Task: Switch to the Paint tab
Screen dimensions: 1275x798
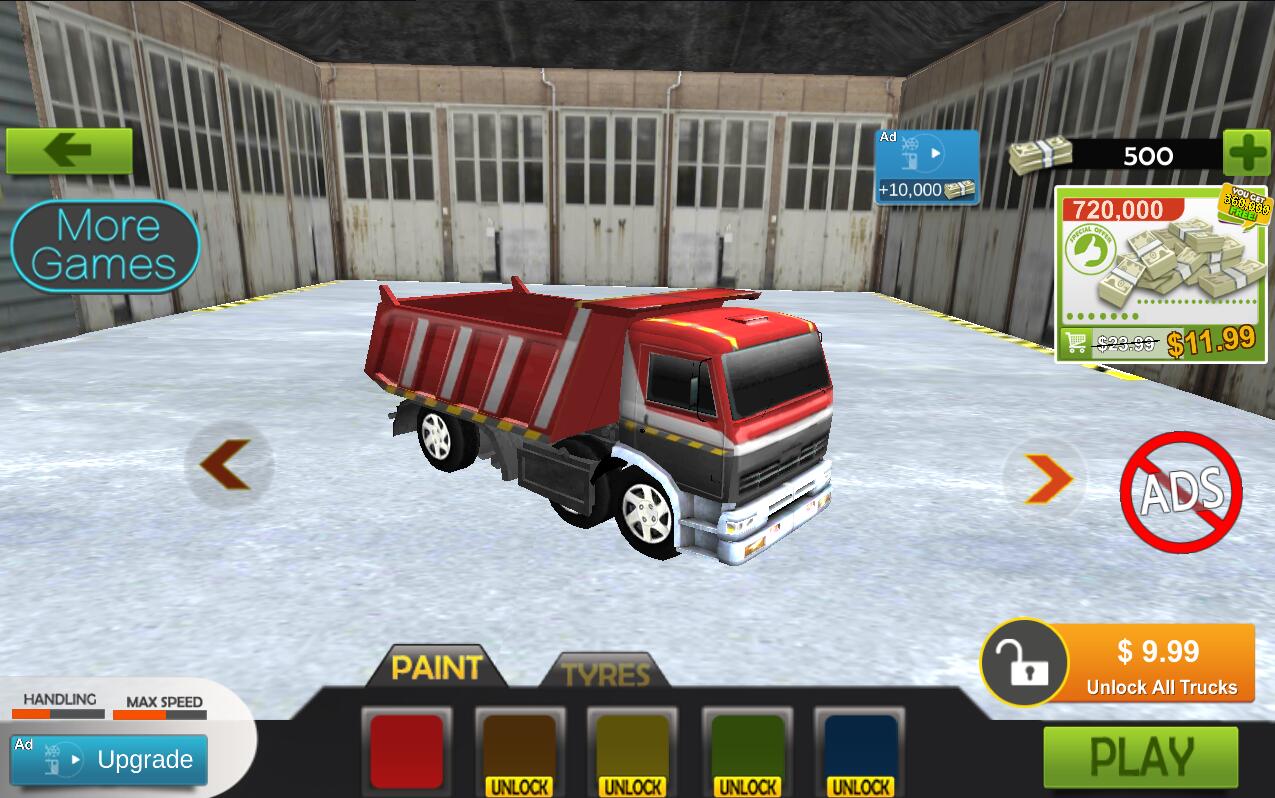Action: coord(436,668)
